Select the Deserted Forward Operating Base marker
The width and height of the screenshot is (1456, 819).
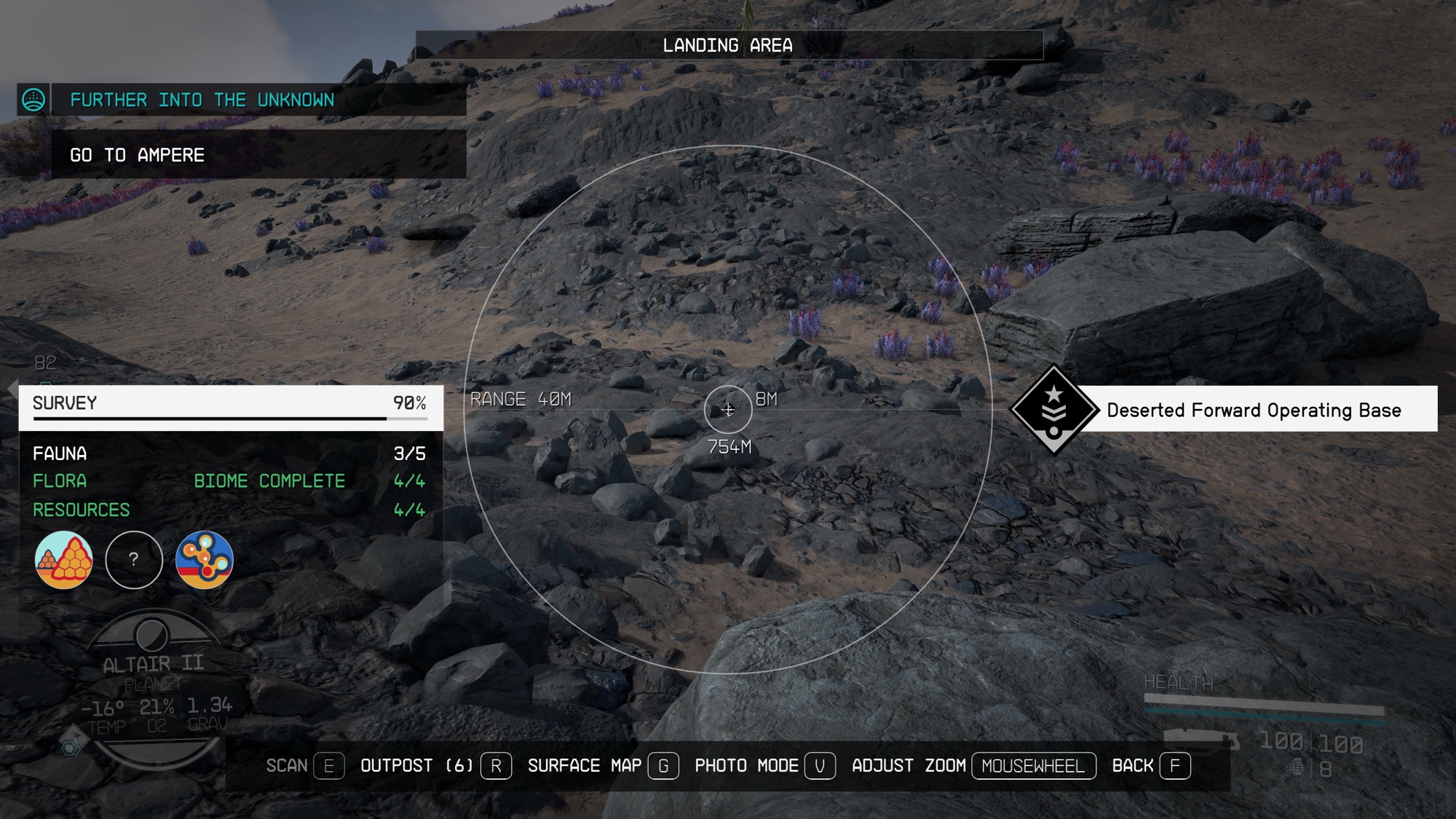coord(1054,410)
